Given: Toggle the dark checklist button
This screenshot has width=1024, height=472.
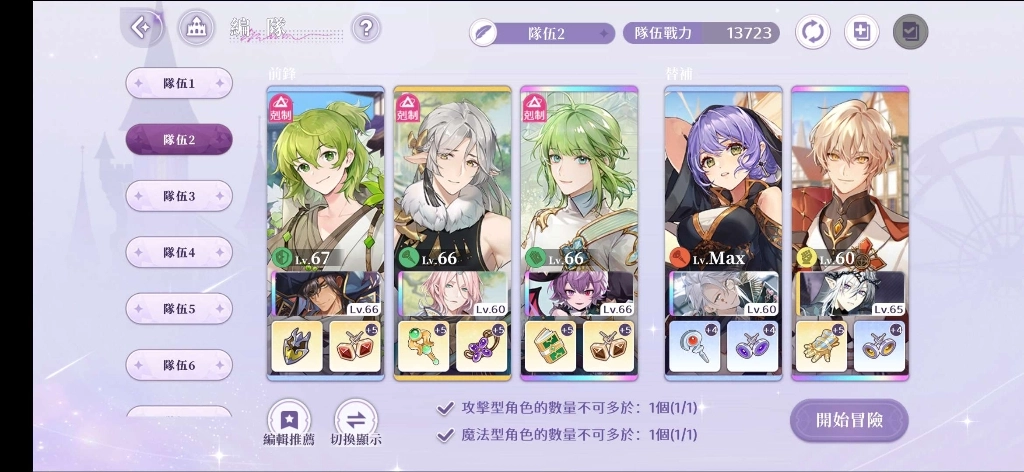Looking at the screenshot, I should point(910,32).
